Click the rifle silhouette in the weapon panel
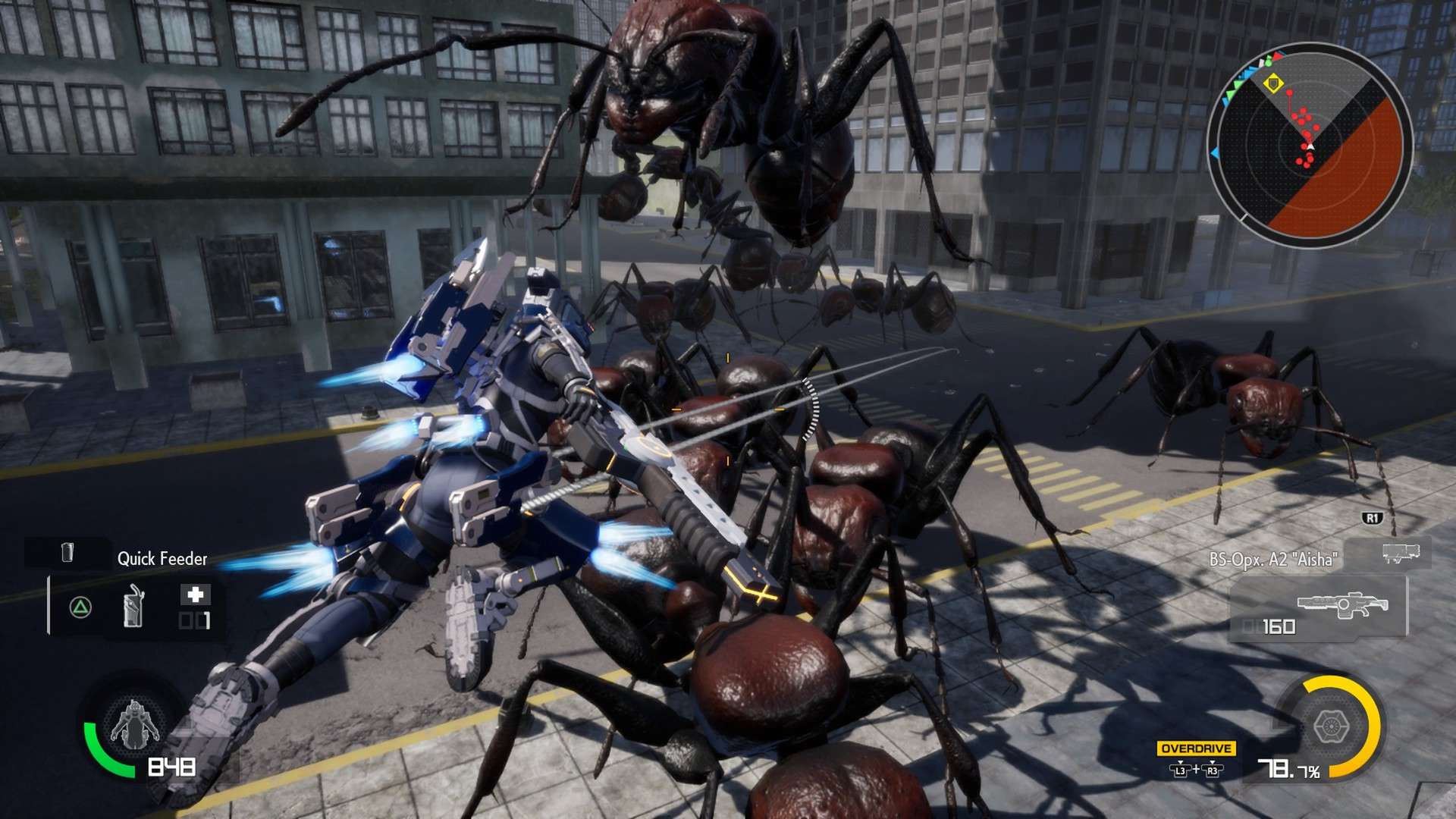 pos(1342,605)
